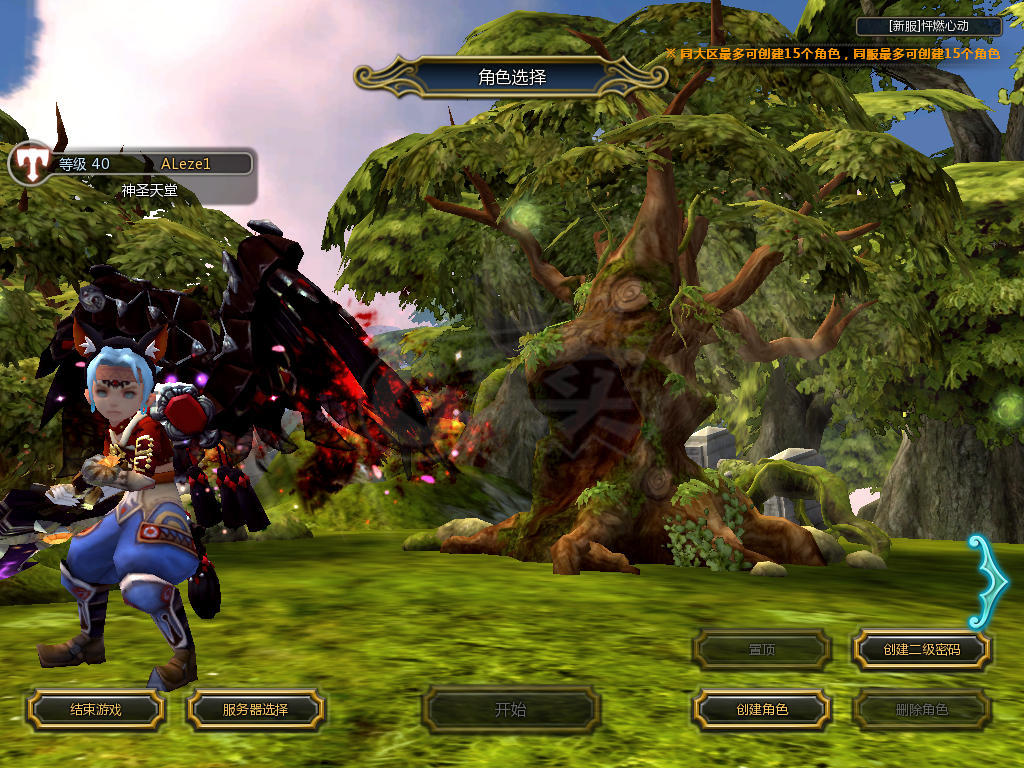Choose 创建角色 to create a character
Viewport: 1024px width, 768px height.
(x=762, y=710)
